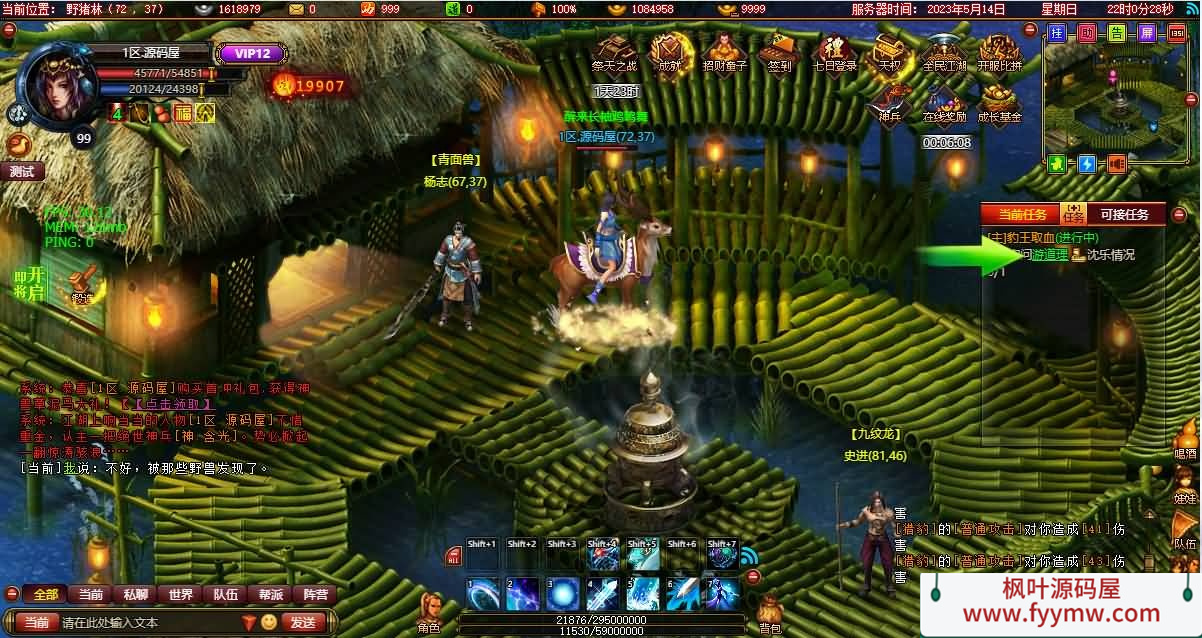Open the chat emoji smiley picker

click(269, 622)
